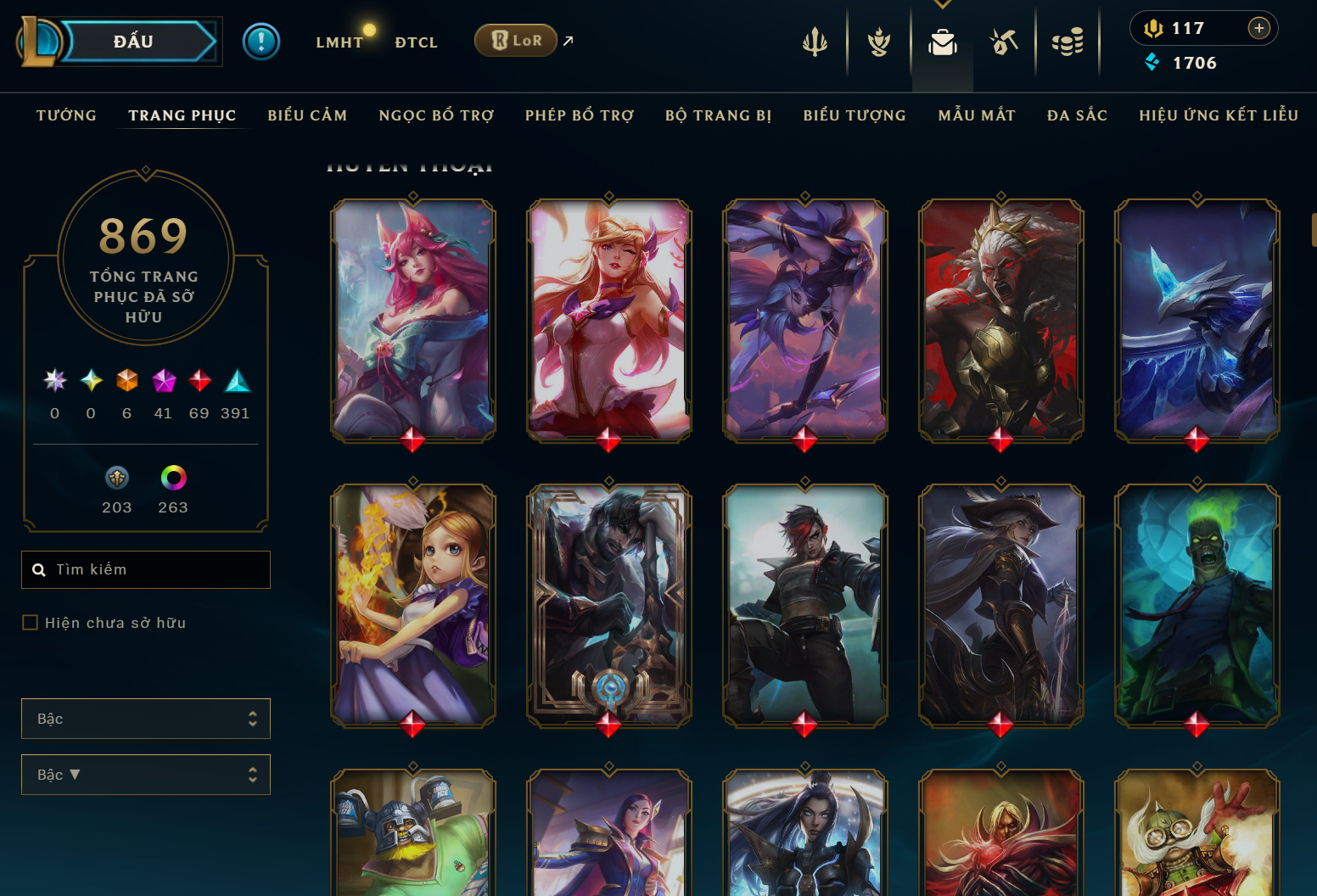Add currency with the plus button
Viewport: 1317px width, 896px height.
[1259, 28]
